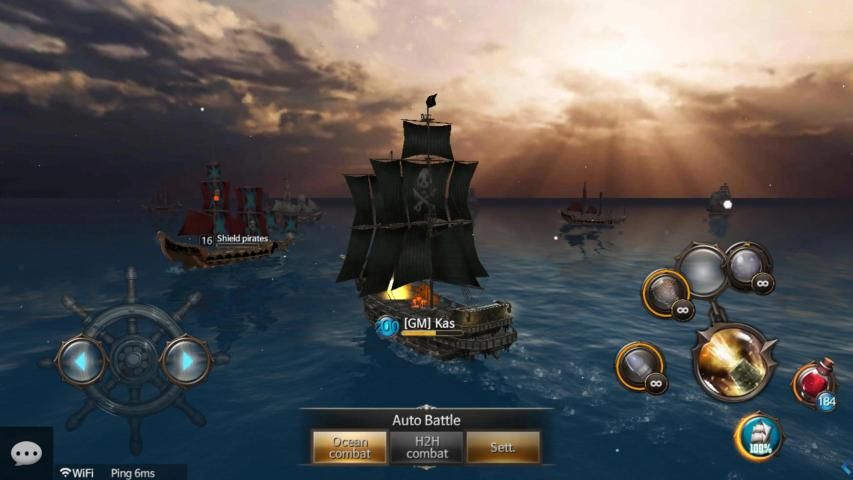Enable Ocean combat auto battle
Screen dimensions: 853x480
349,447
